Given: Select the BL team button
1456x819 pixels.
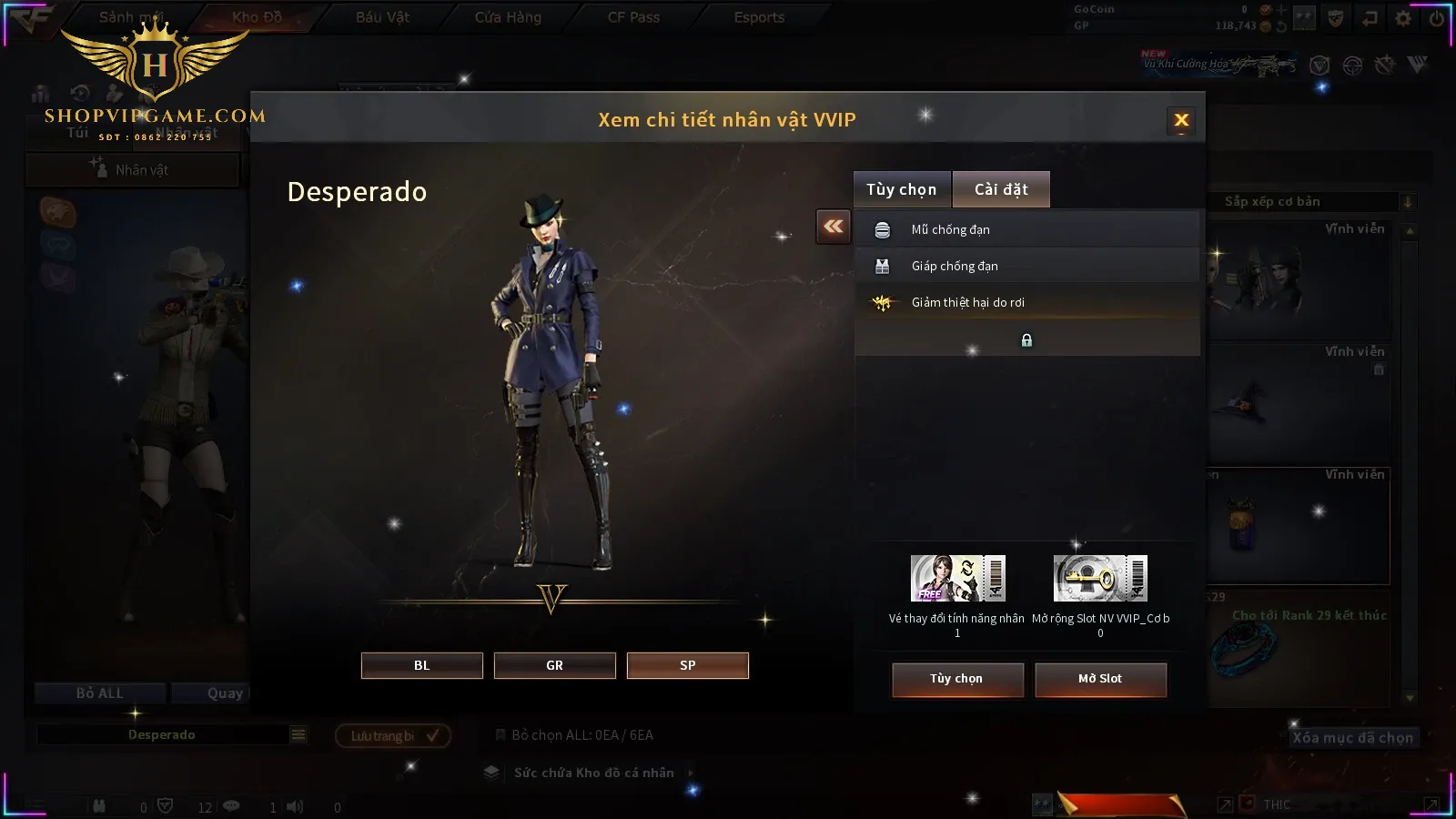Looking at the screenshot, I should pos(421,665).
